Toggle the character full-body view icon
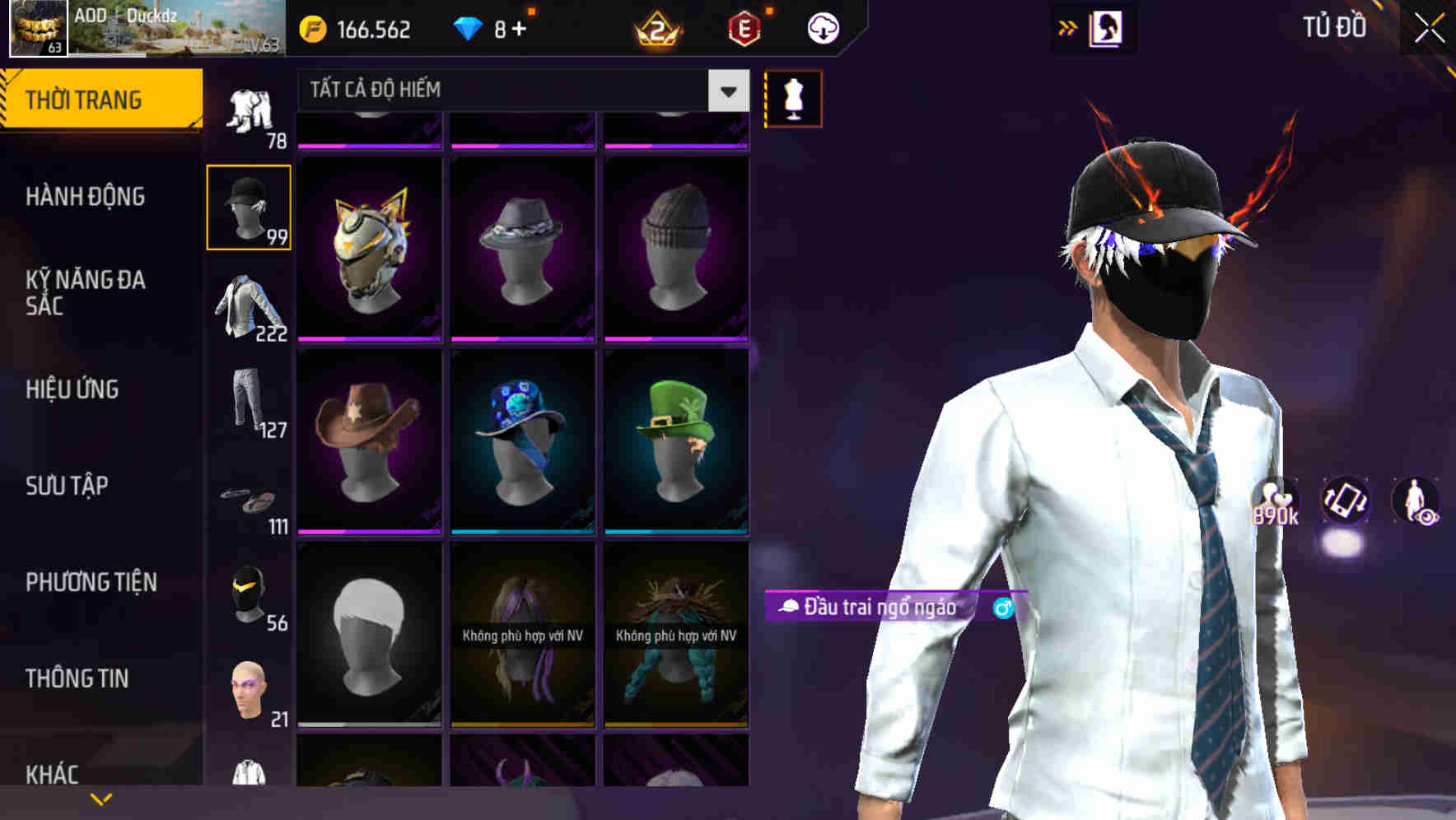The image size is (1456, 820). coord(1415,504)
